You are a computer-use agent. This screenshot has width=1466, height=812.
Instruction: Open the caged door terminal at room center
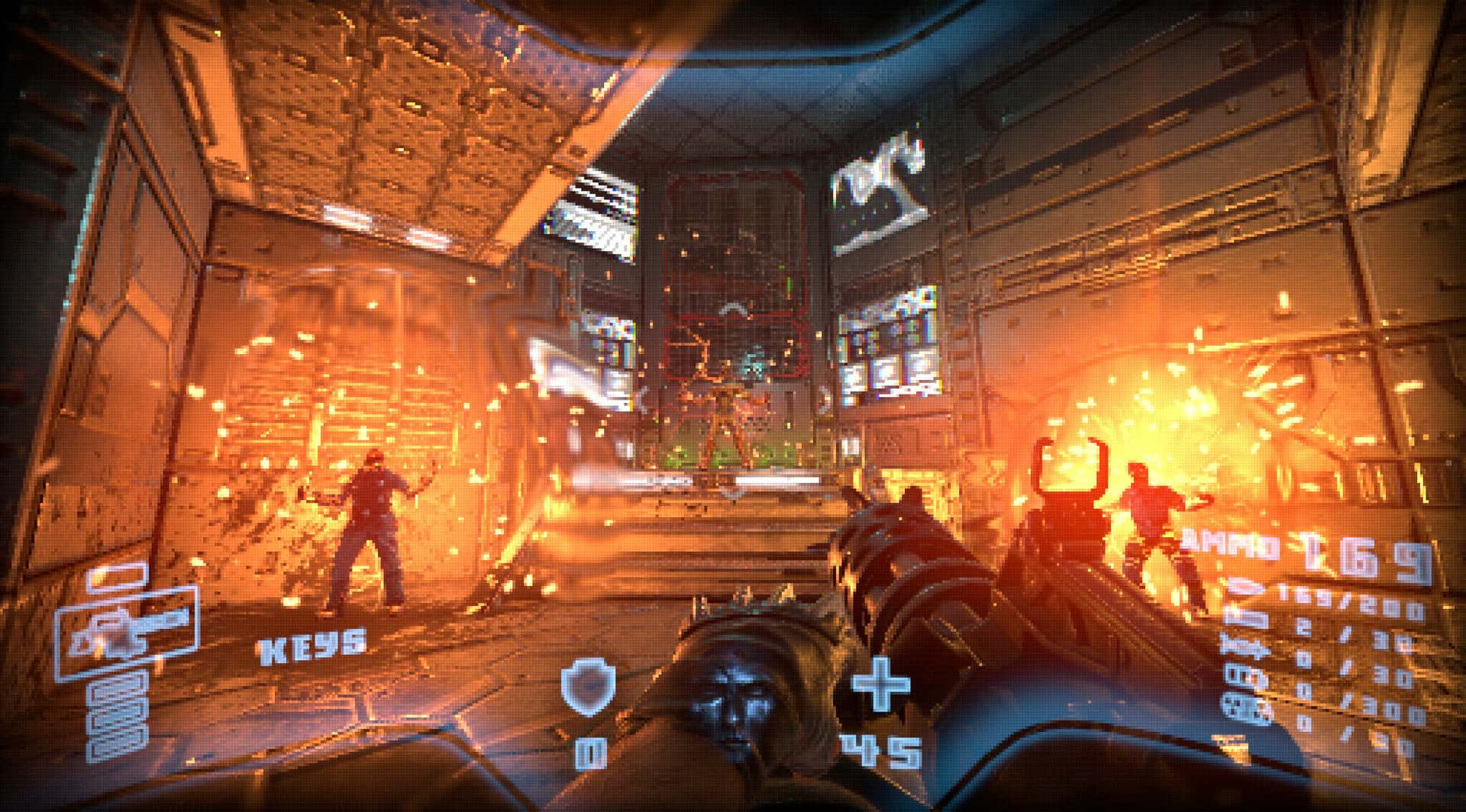[x=733, y=290]
